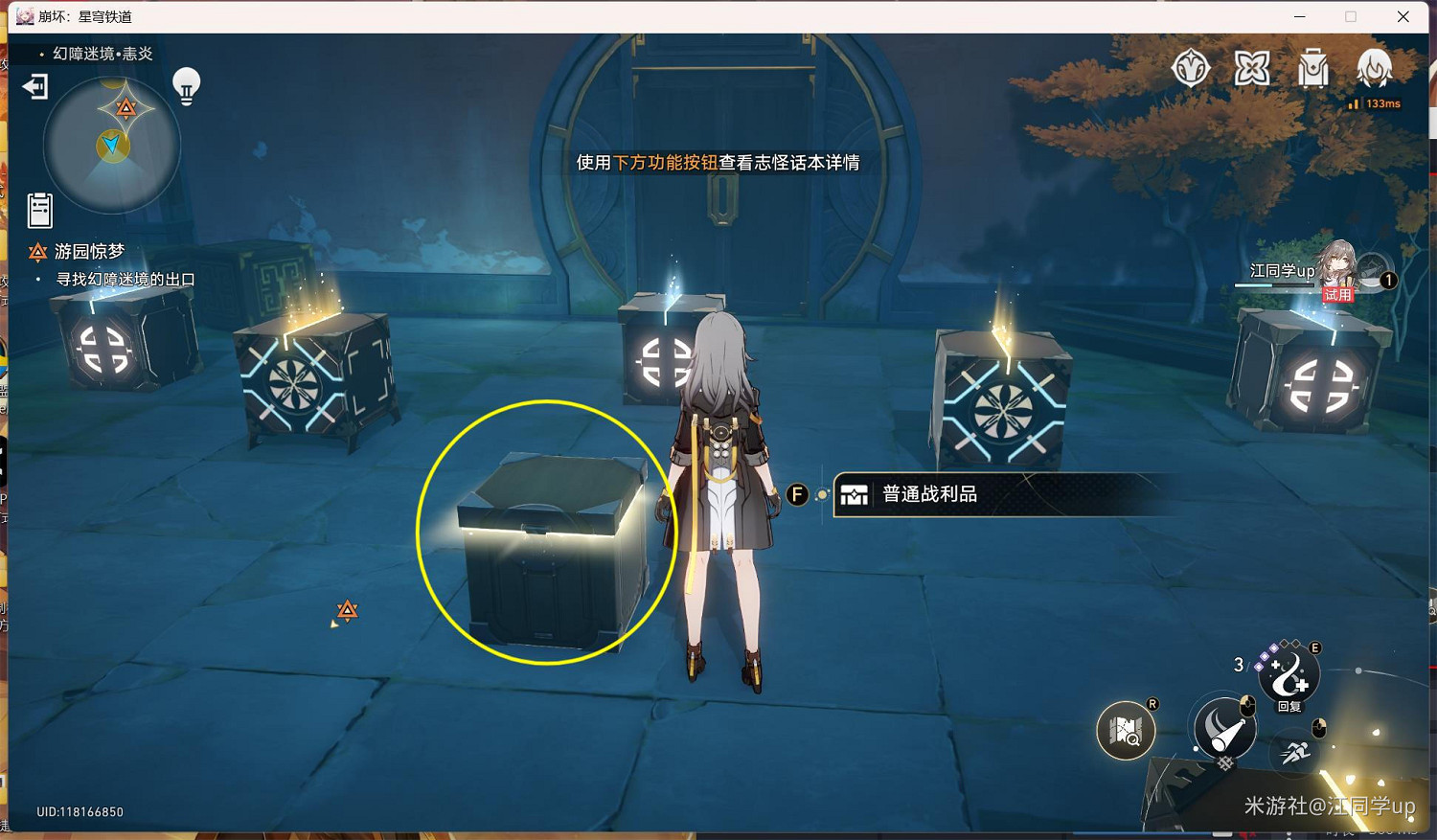This screenshot has width=1437, height=840.
Task: Open the backpack inventory icon
Action: click(1312, 68)
